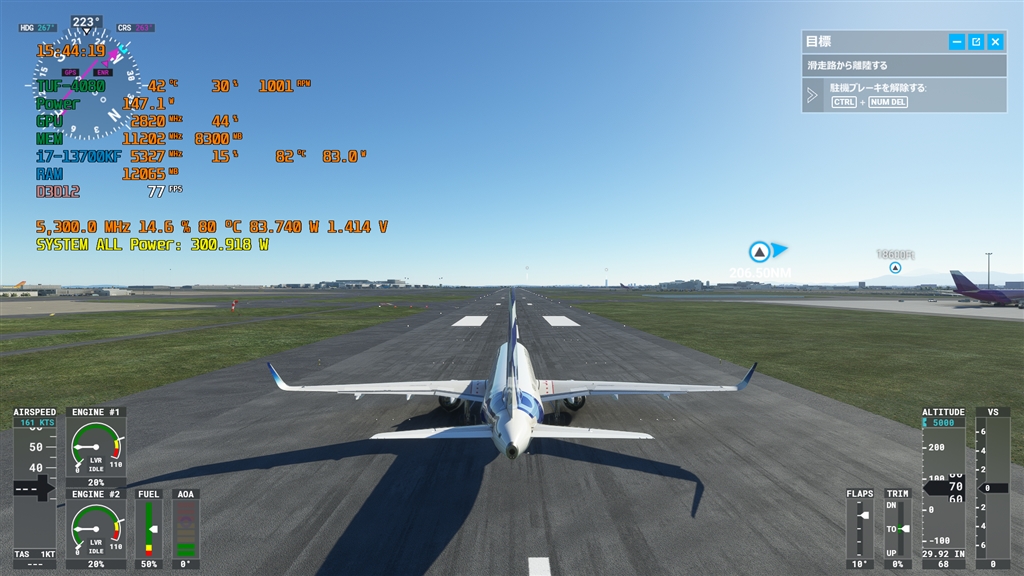
Task: Pop out the 目標 panel into a window
Action: (976, 42)
